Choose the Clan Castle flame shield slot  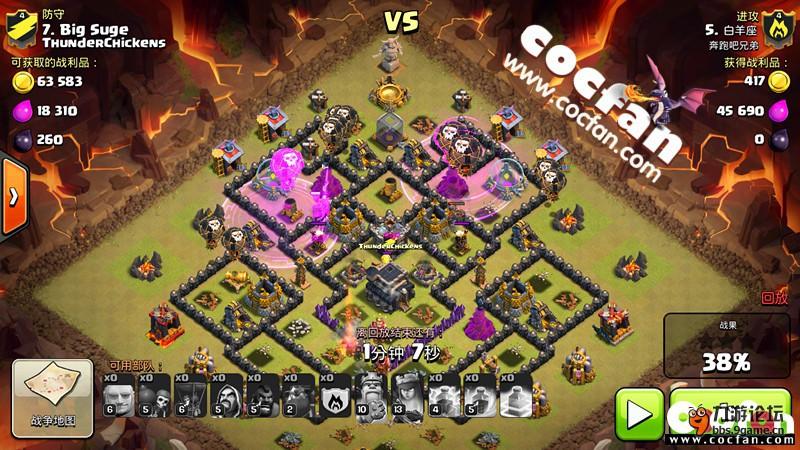point(336,398)
